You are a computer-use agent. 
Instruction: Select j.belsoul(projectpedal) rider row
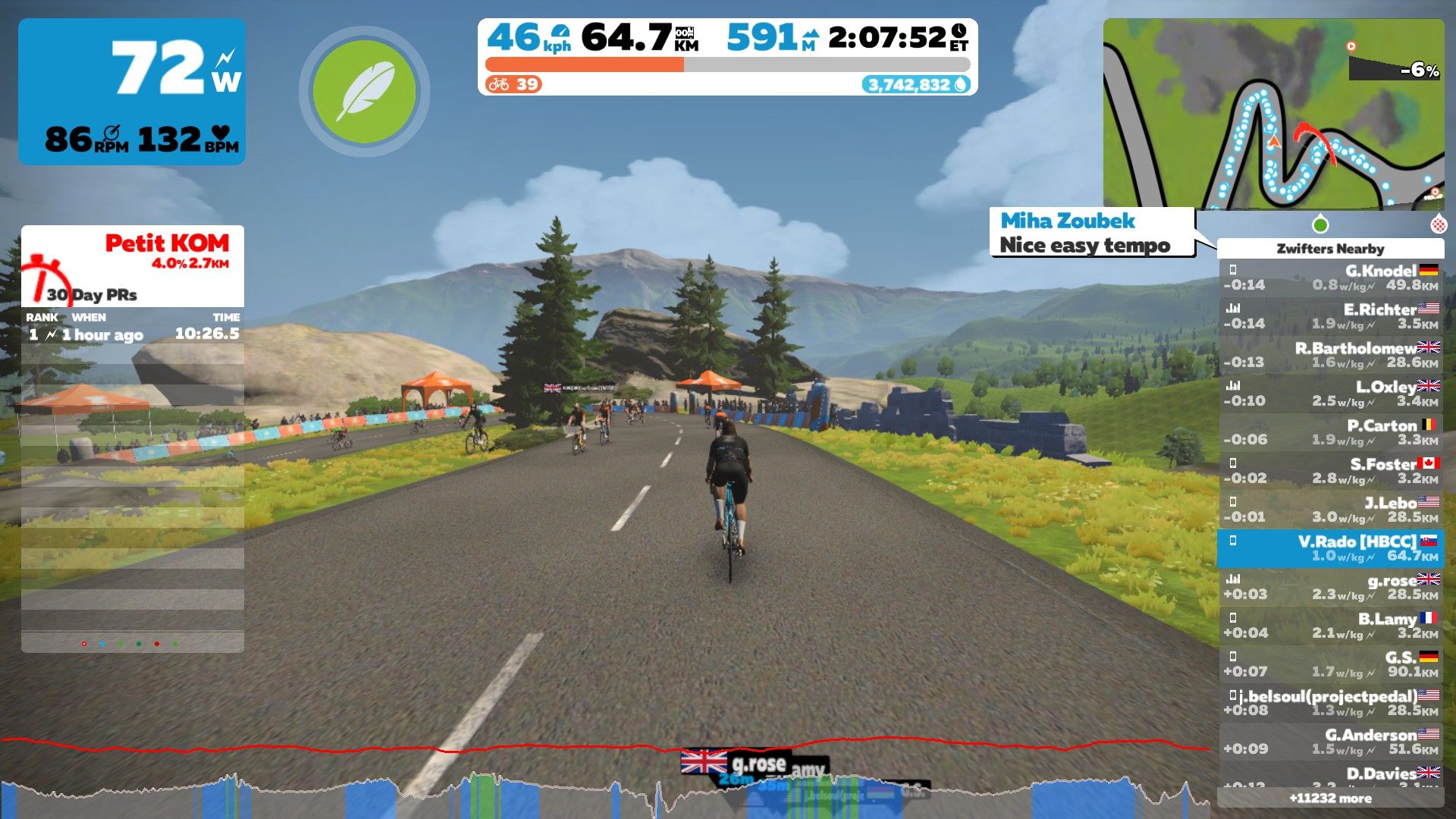1330,703
